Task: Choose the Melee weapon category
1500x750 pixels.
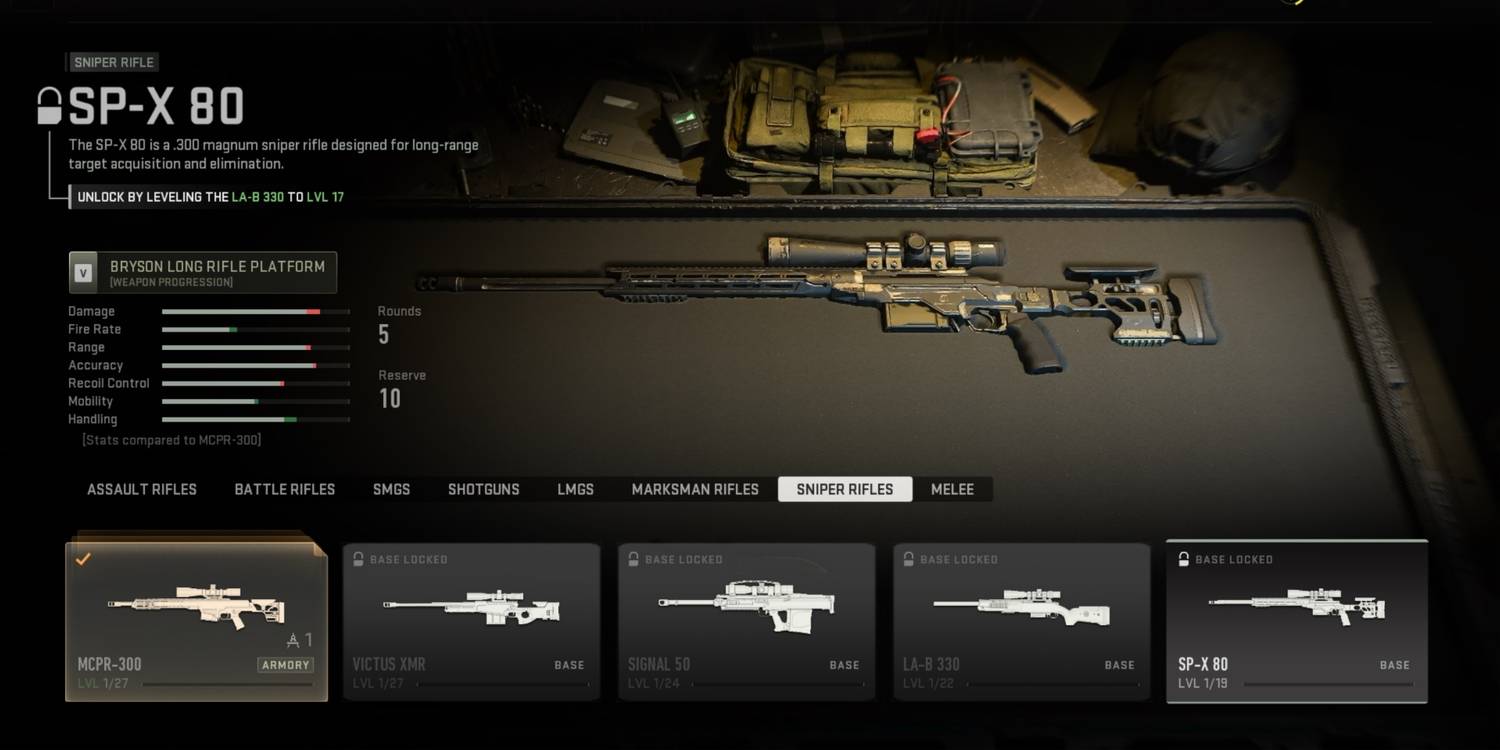Action: tap(952, 490)
